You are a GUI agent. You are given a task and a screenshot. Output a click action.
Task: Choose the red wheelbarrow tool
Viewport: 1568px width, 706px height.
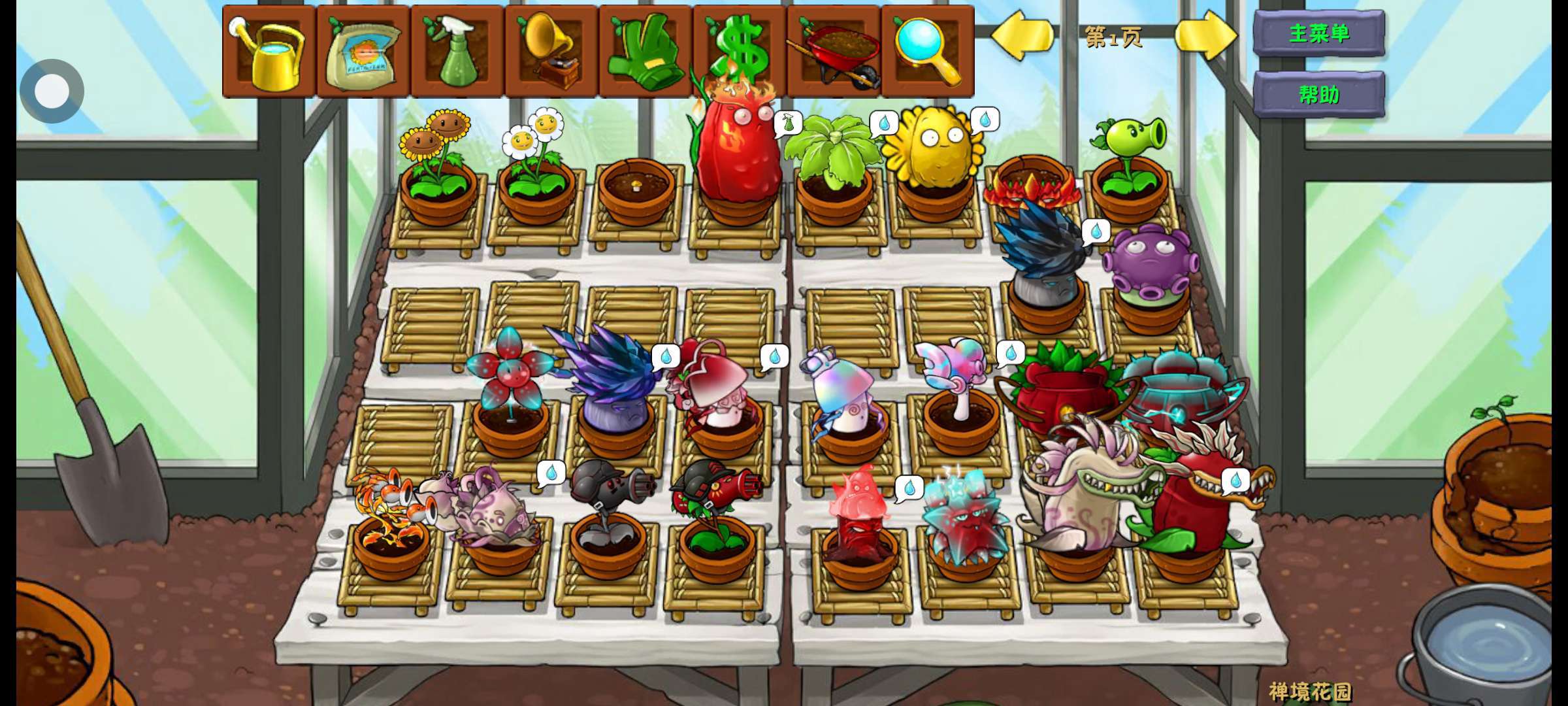[x=834, y=51]
